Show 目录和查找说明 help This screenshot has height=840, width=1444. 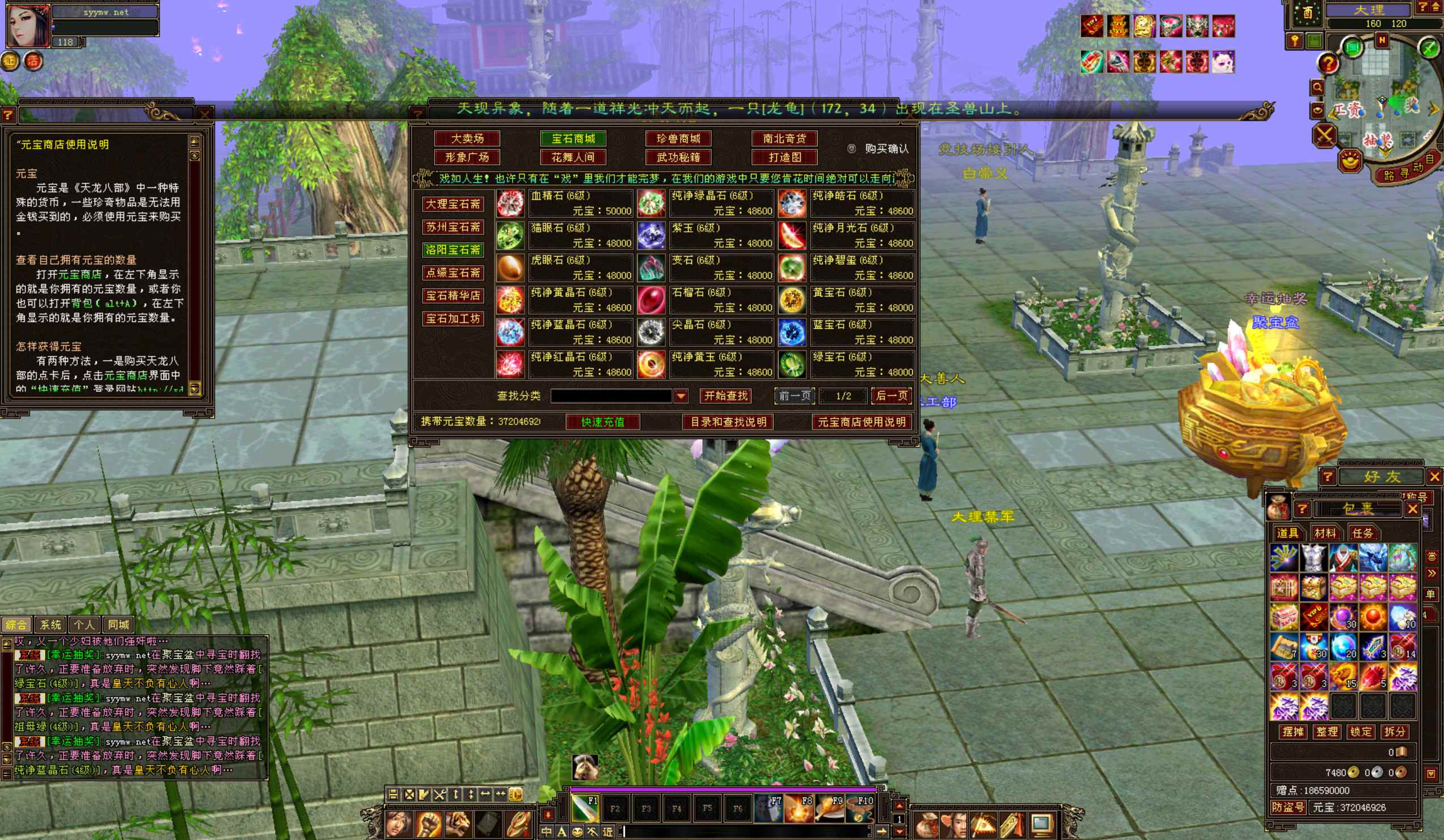click(x=728, y=423)
